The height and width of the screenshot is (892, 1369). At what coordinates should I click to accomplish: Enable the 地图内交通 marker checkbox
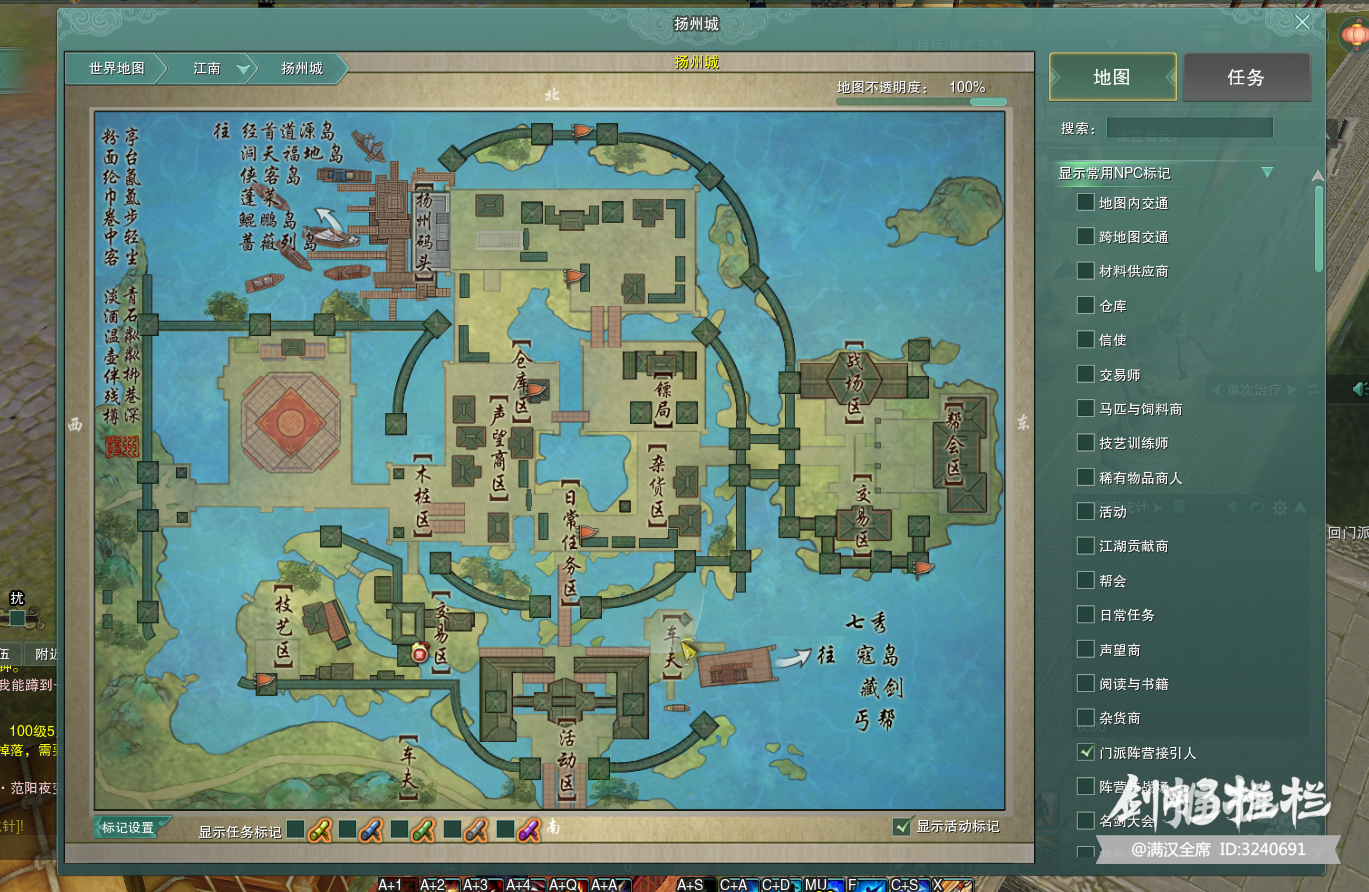1085,203
